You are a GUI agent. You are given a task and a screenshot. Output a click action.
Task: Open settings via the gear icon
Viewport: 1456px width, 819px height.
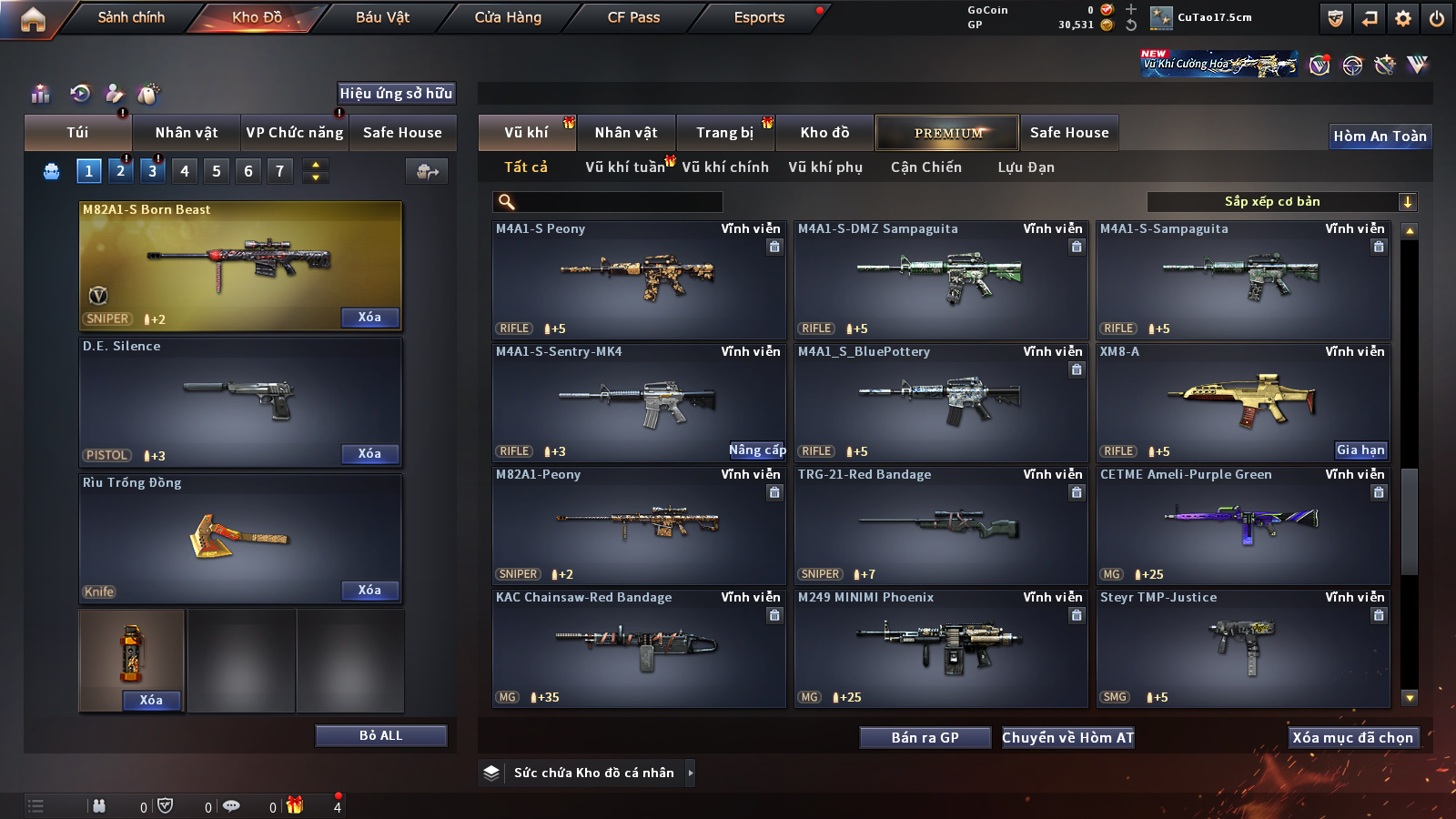tap(1403, 18)
